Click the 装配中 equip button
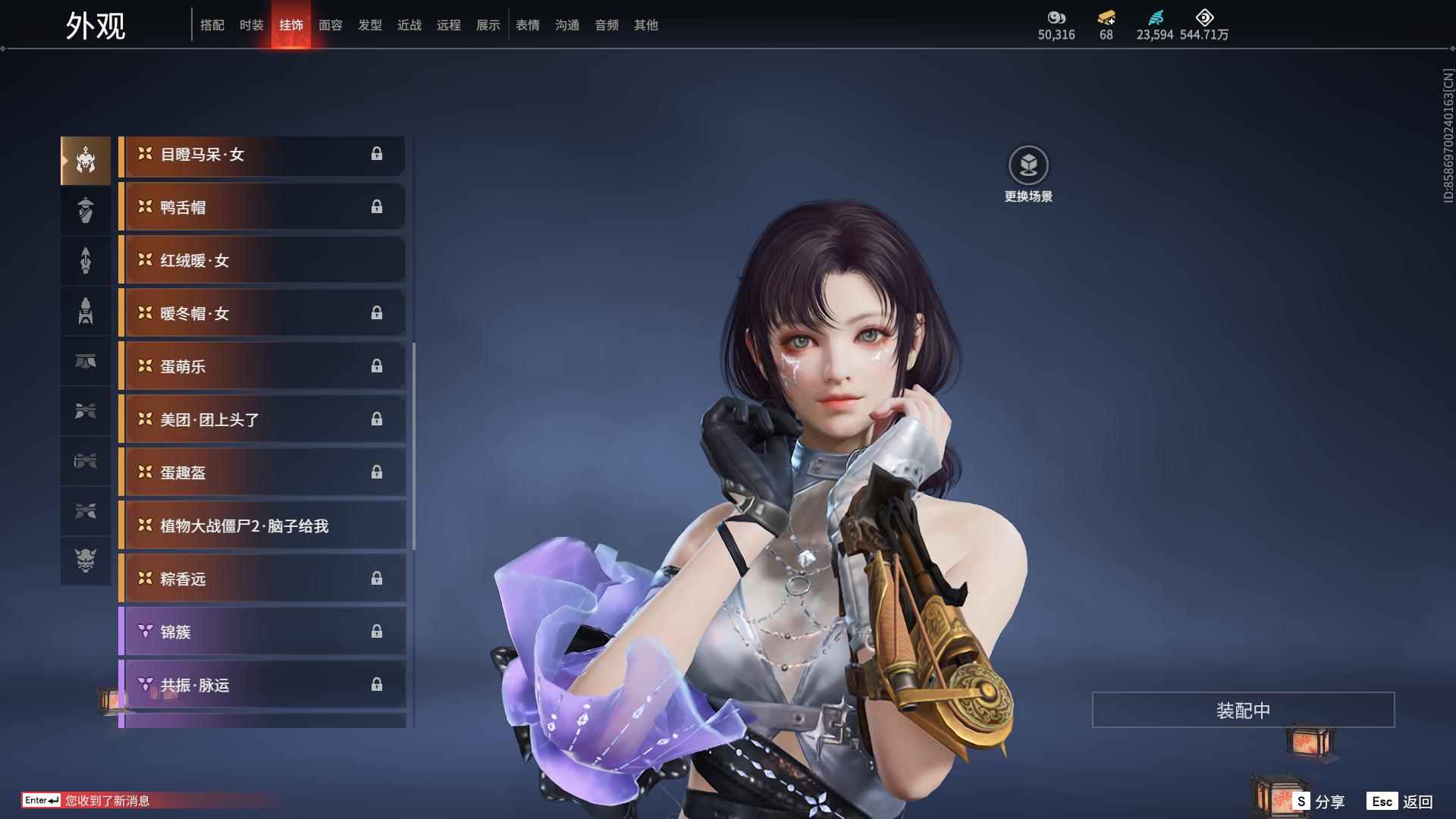This screenshot has height=819, width=1456. pyautogui.click(x=1243, y=710)
